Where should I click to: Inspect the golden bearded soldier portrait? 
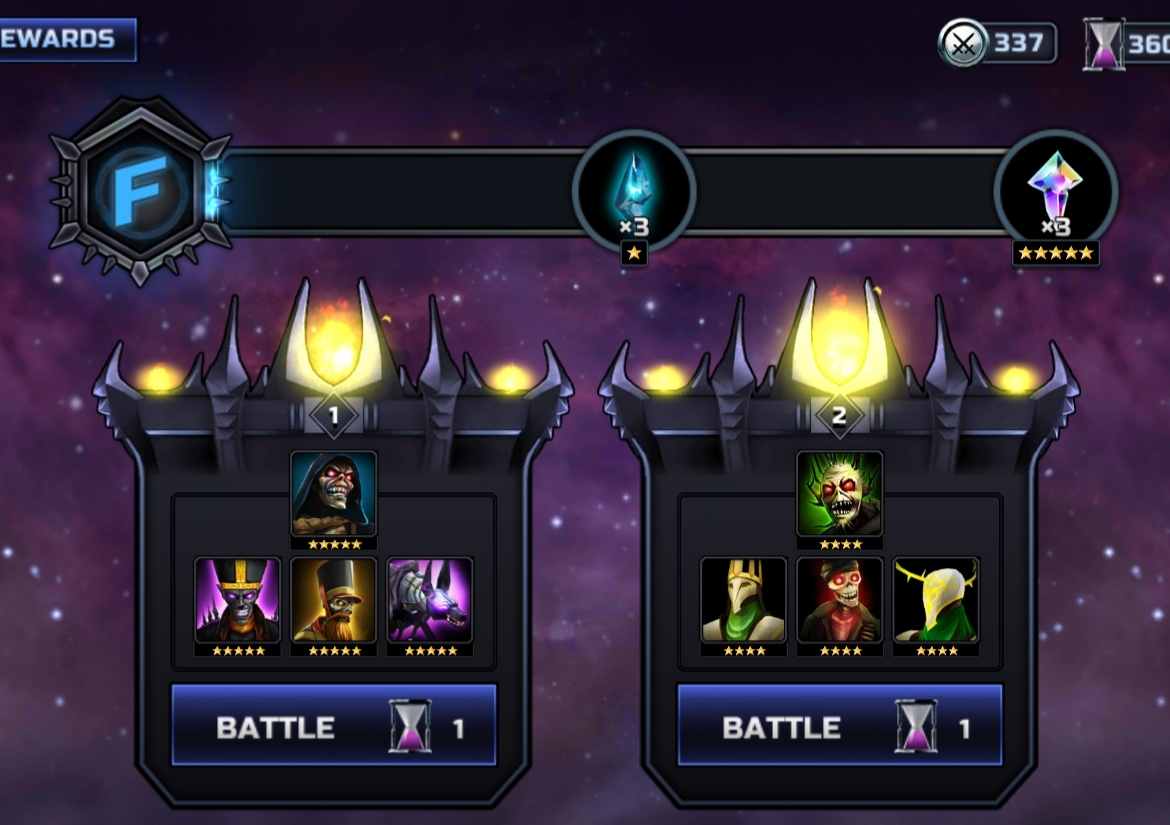334,600
